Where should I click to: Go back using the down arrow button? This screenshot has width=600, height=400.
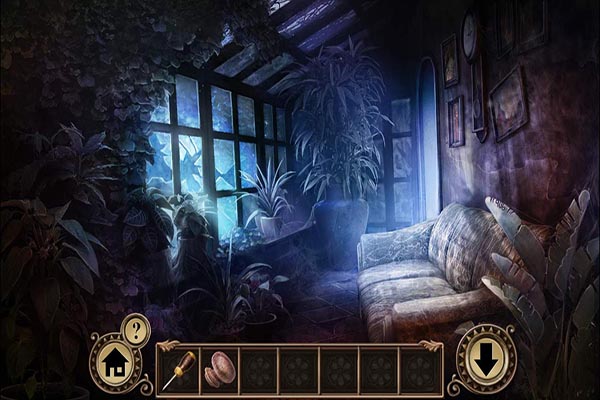[485, 360]
